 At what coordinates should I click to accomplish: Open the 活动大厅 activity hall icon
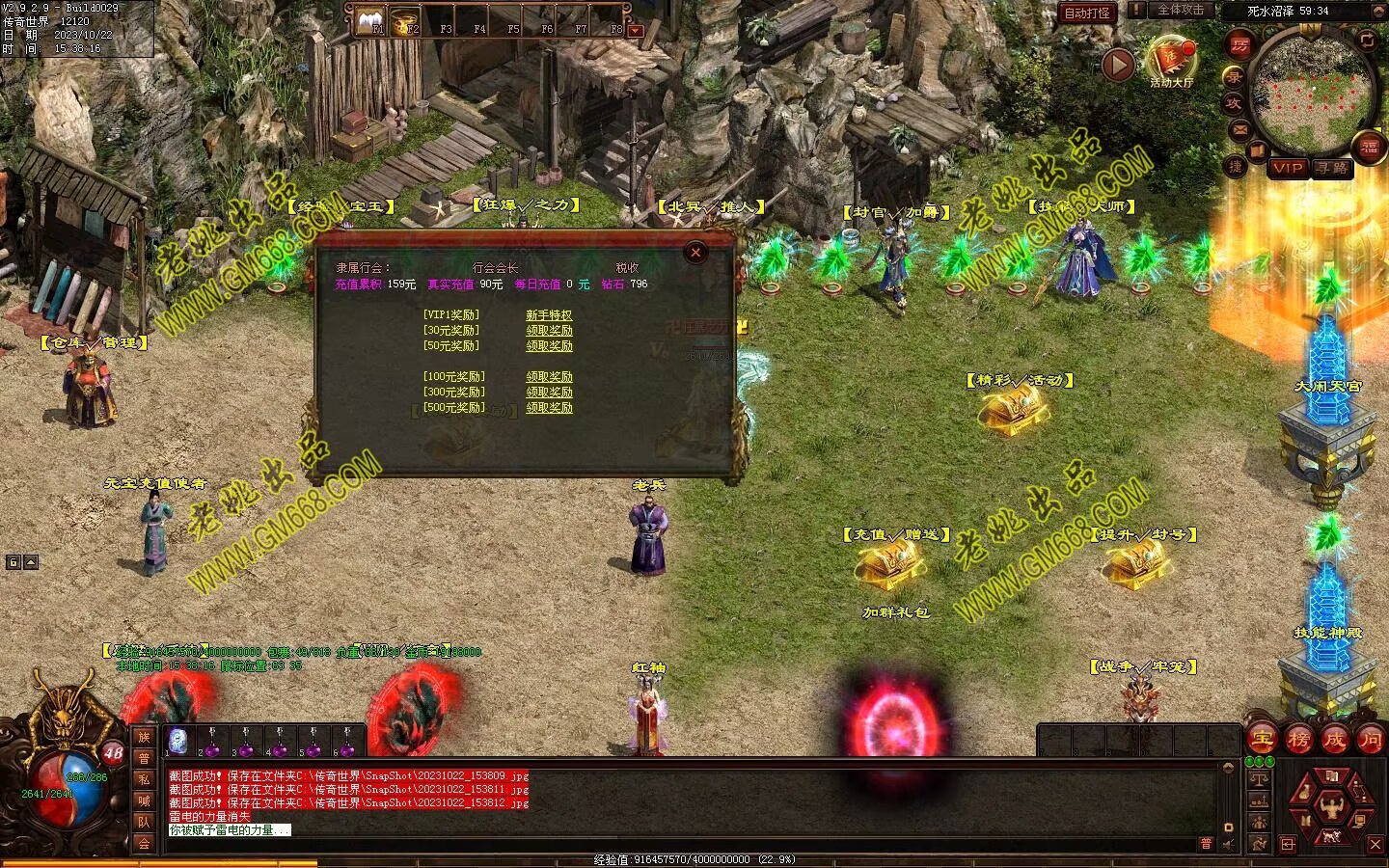pyautogui.click(x=1171, y=60)
